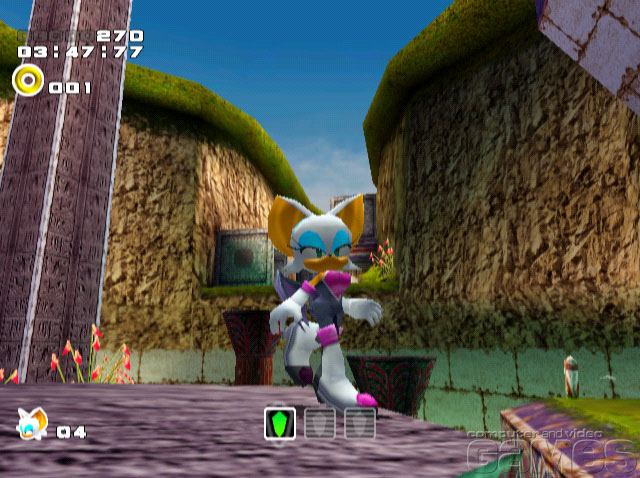This screenshot has height=478, width=640.
Task: Select the green emerald radar indicator
Action: pos(279,423)
